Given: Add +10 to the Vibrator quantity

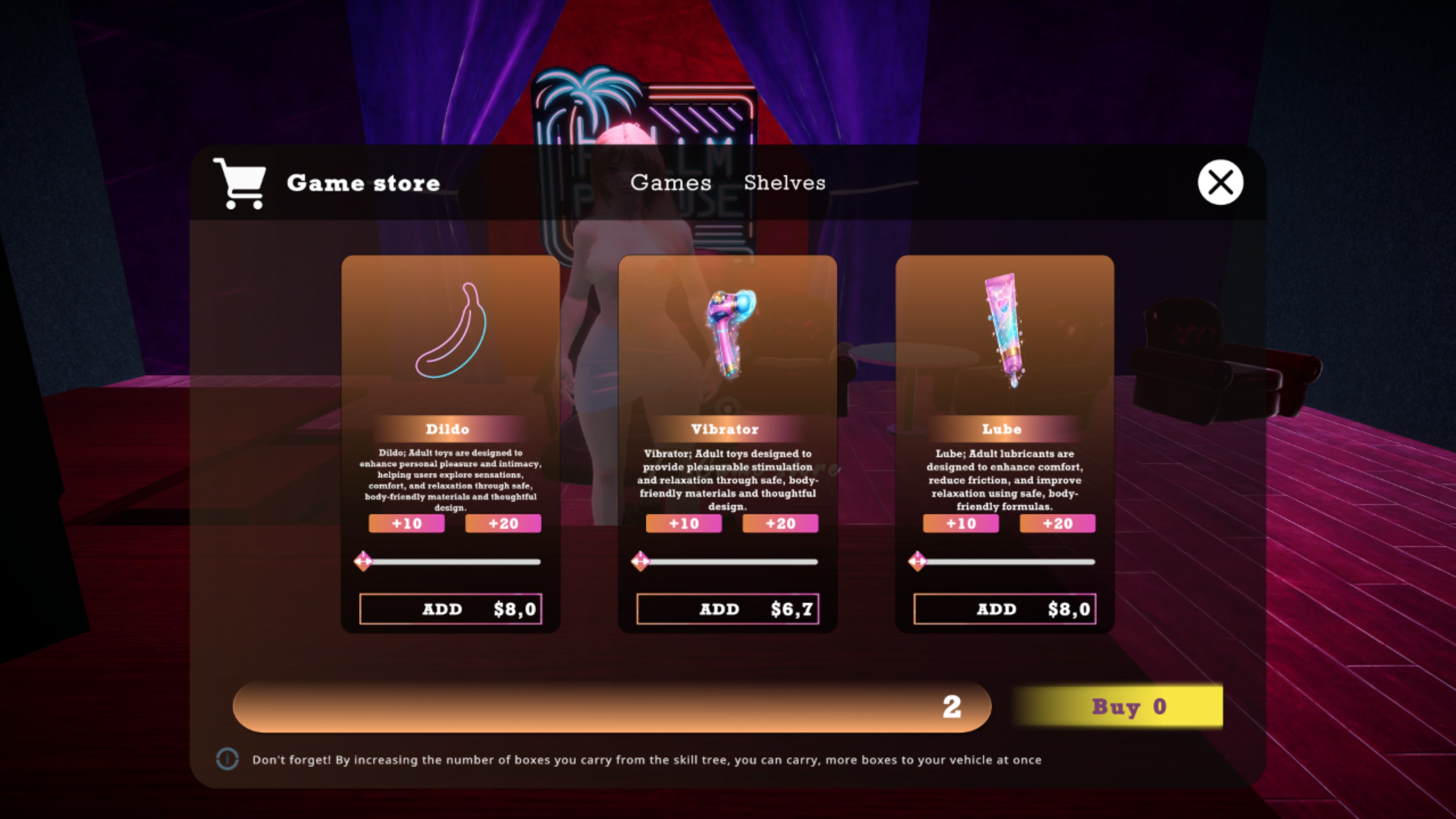Looking at the screenshot, I should coord(683,523).
